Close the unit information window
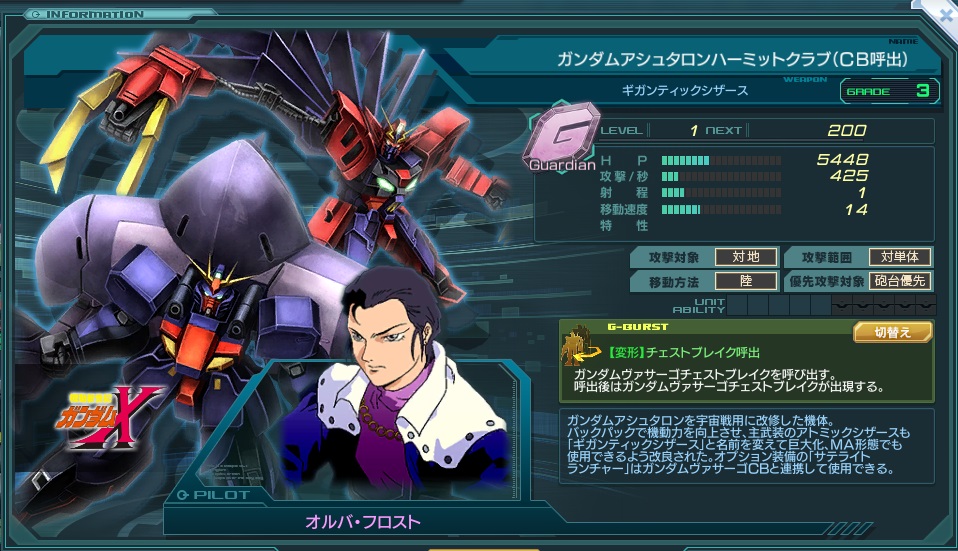This screenshot has height=551, width=958. pyautogui.click(x=946, y=15)
